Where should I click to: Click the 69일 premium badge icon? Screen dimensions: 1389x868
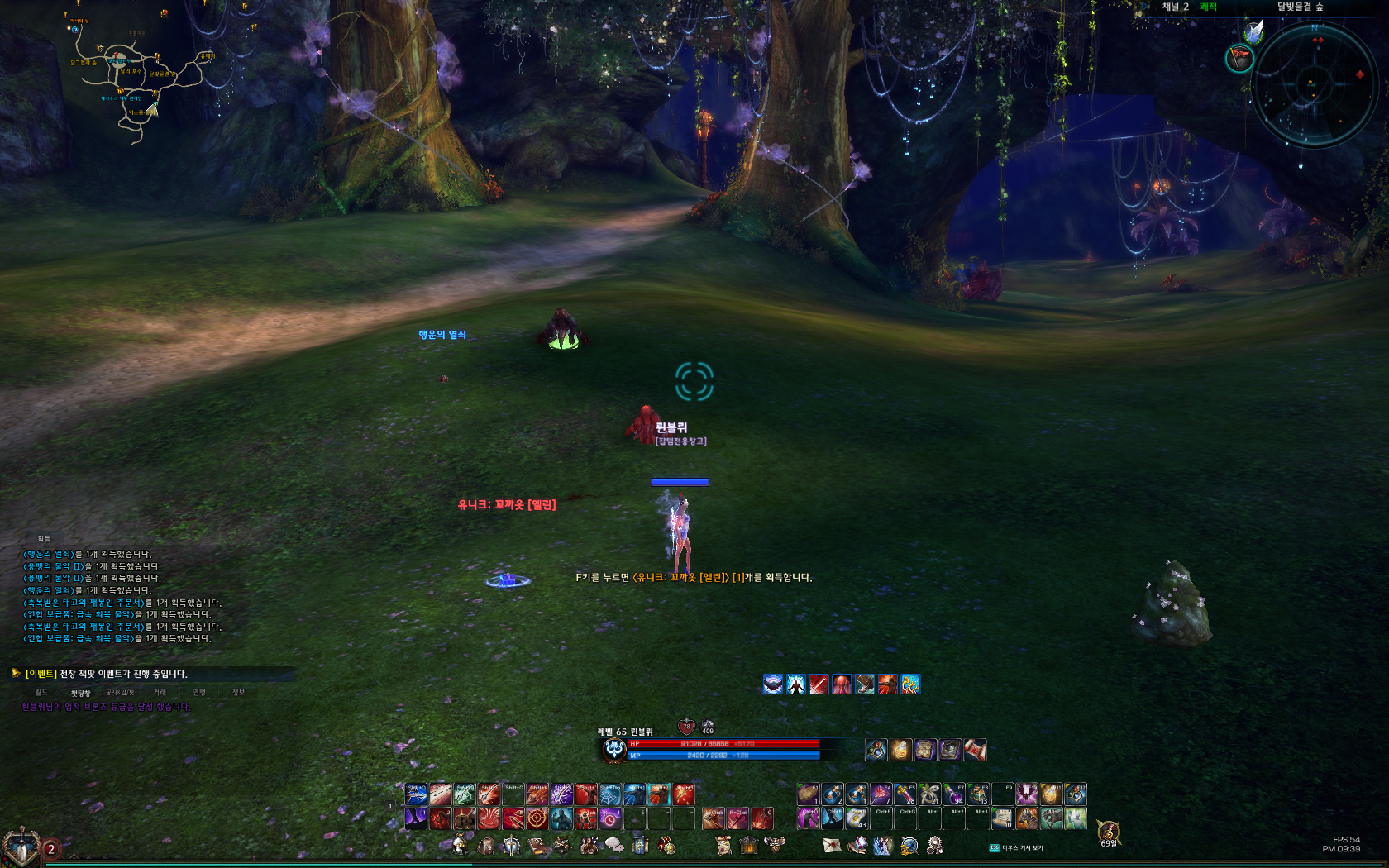1108,832
